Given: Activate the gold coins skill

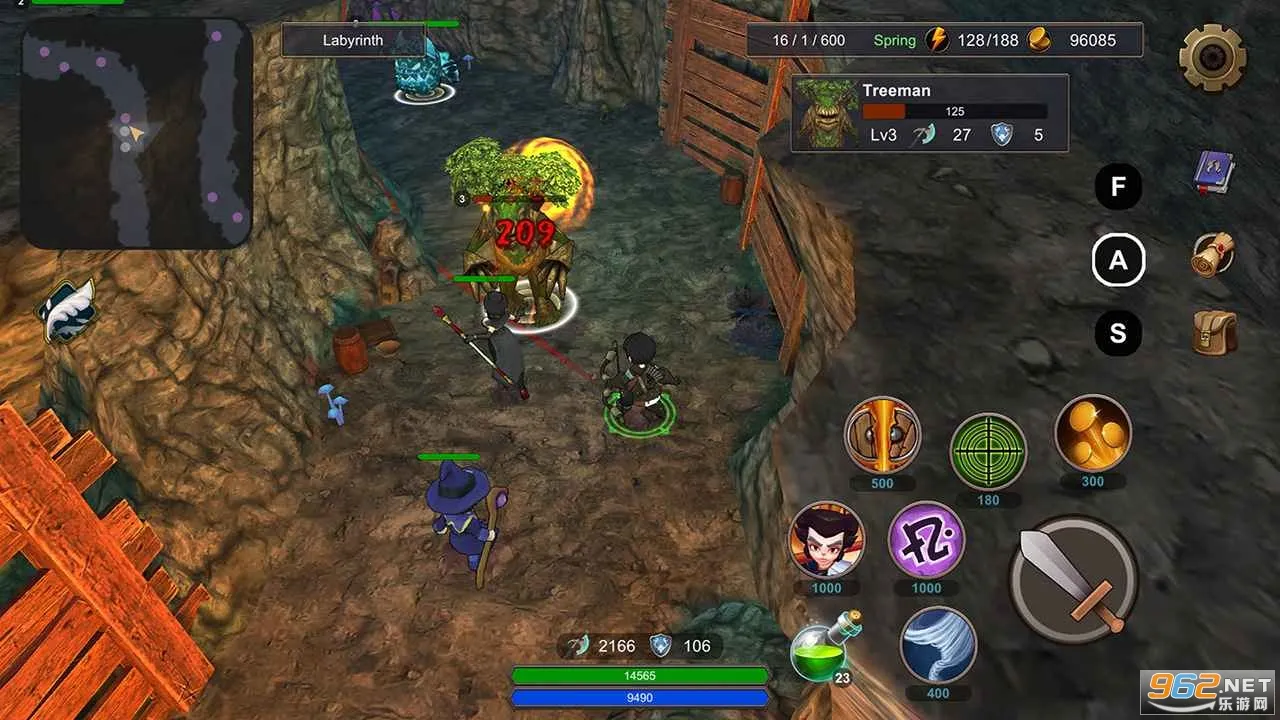Looking at the screenshot, I should tap(1093, 433).
